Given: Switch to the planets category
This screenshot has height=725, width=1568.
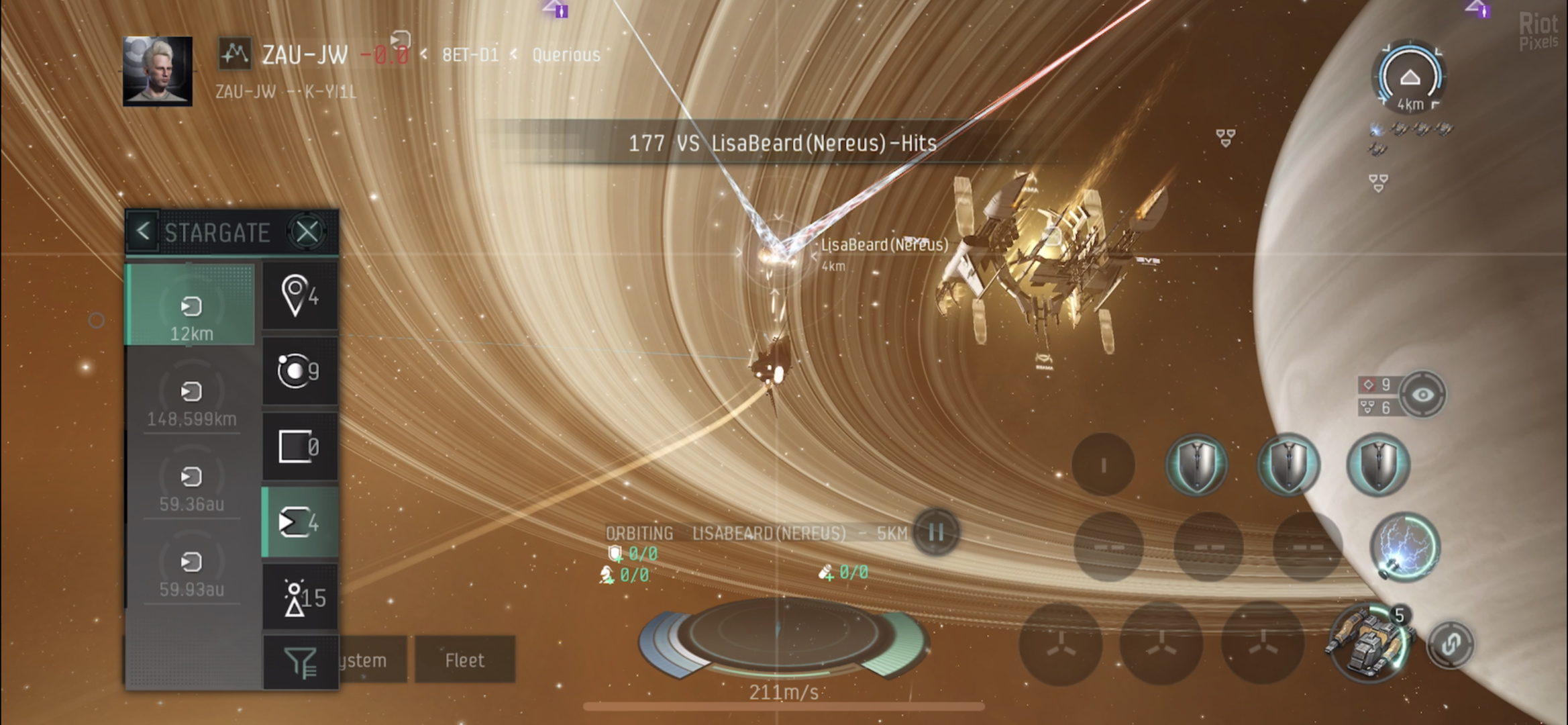Looking at the screenshot, I should click(x=299, y=371).
